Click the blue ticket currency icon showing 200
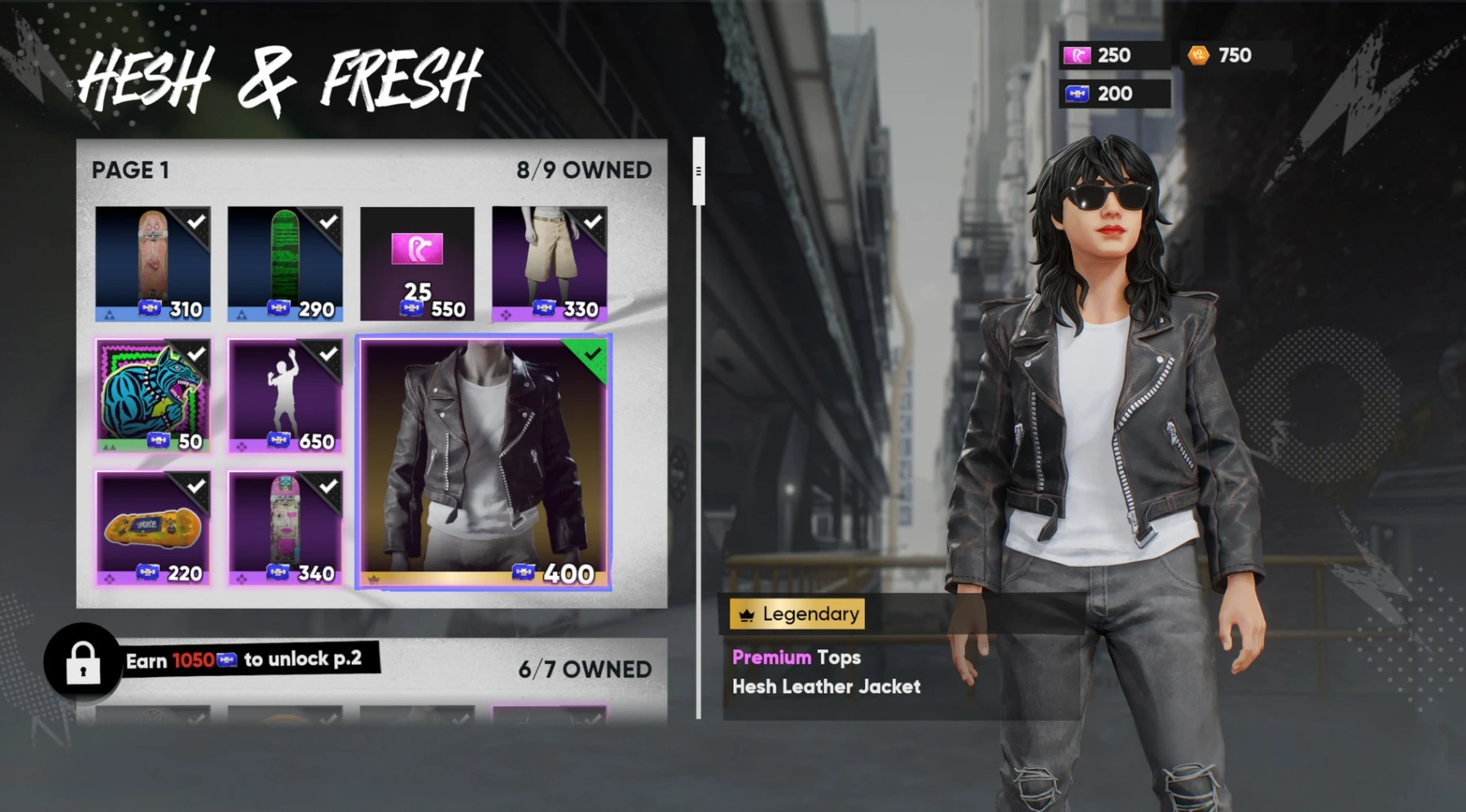This screenshot has height=812, width=1466. [x=1079, y=93]
